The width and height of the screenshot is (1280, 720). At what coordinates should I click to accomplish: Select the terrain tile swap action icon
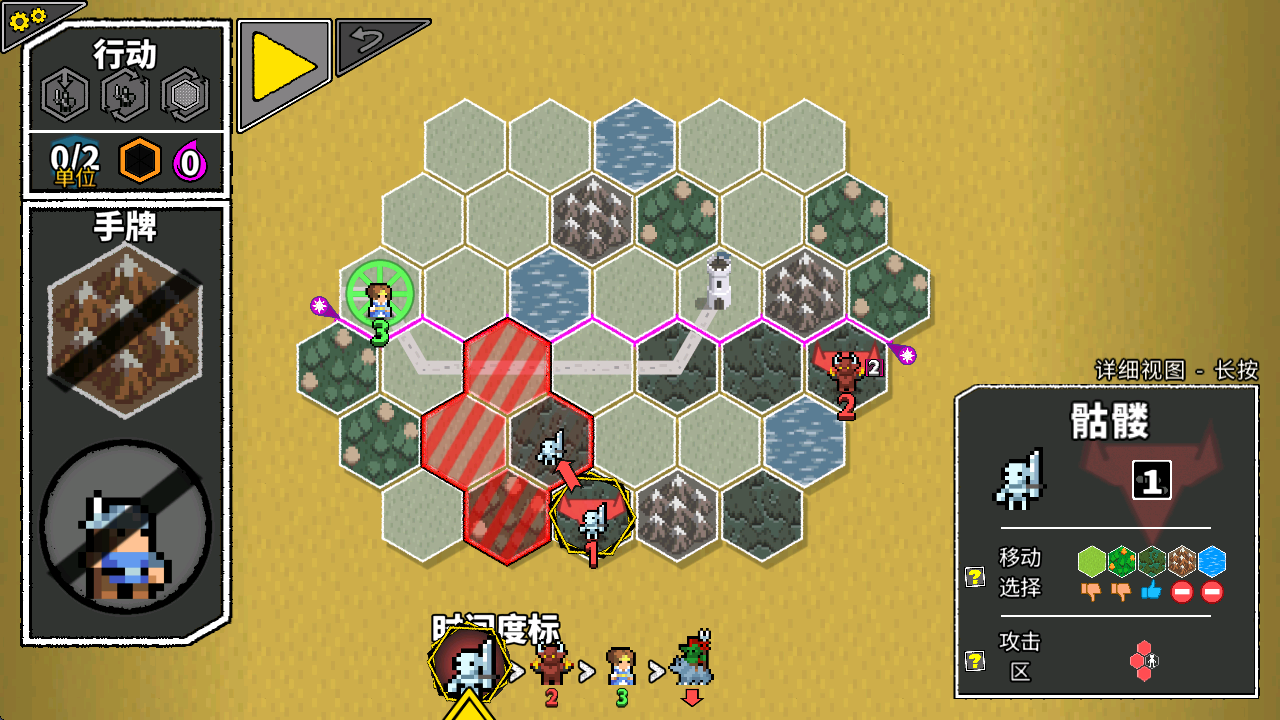tap(185, 95)
